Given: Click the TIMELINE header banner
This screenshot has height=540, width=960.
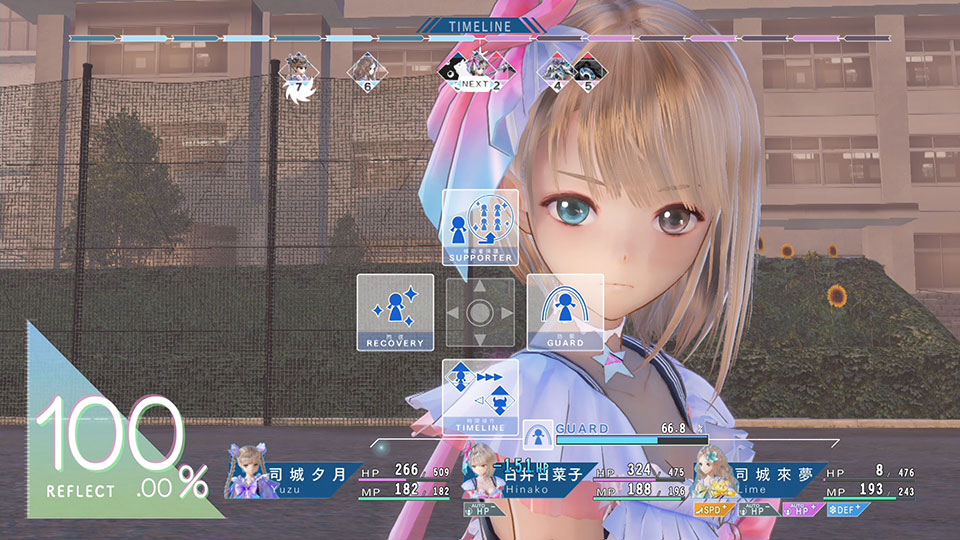Looking at the screenshot, I should (479, 26).
